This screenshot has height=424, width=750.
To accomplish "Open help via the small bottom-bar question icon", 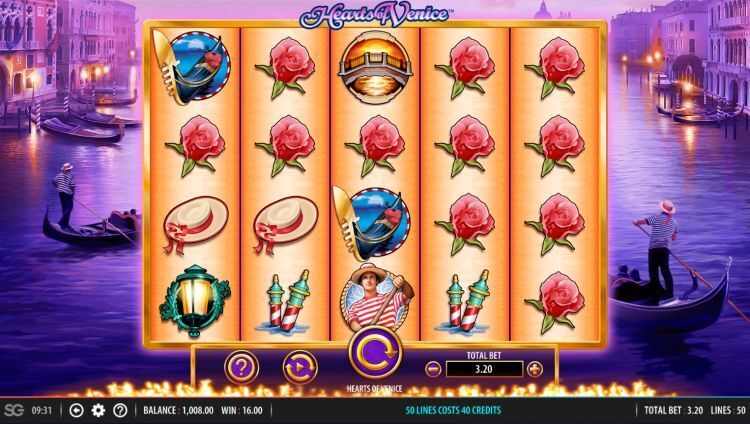I will tap(120, 410).
